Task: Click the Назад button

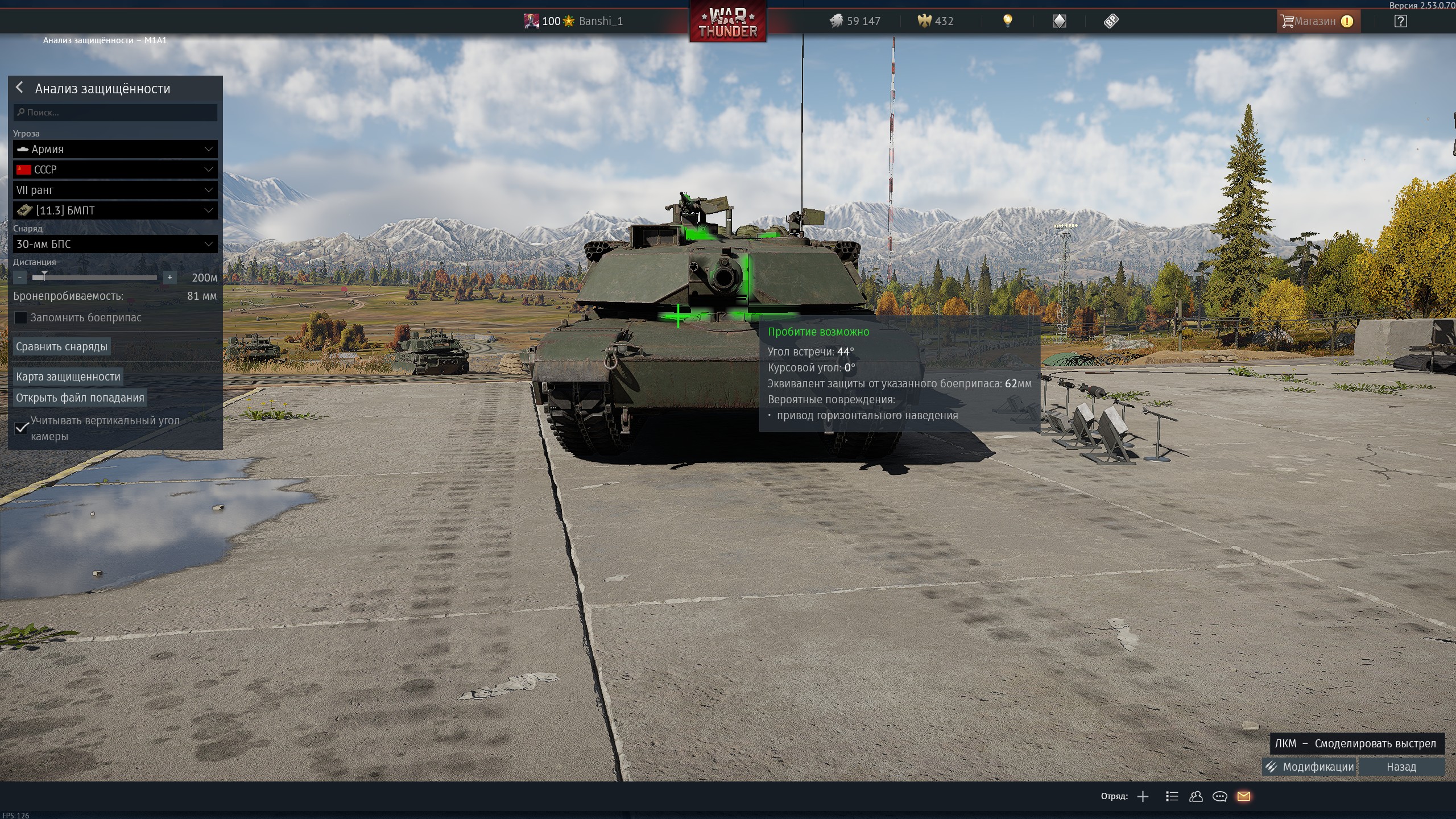Action: click(1401, 767)
